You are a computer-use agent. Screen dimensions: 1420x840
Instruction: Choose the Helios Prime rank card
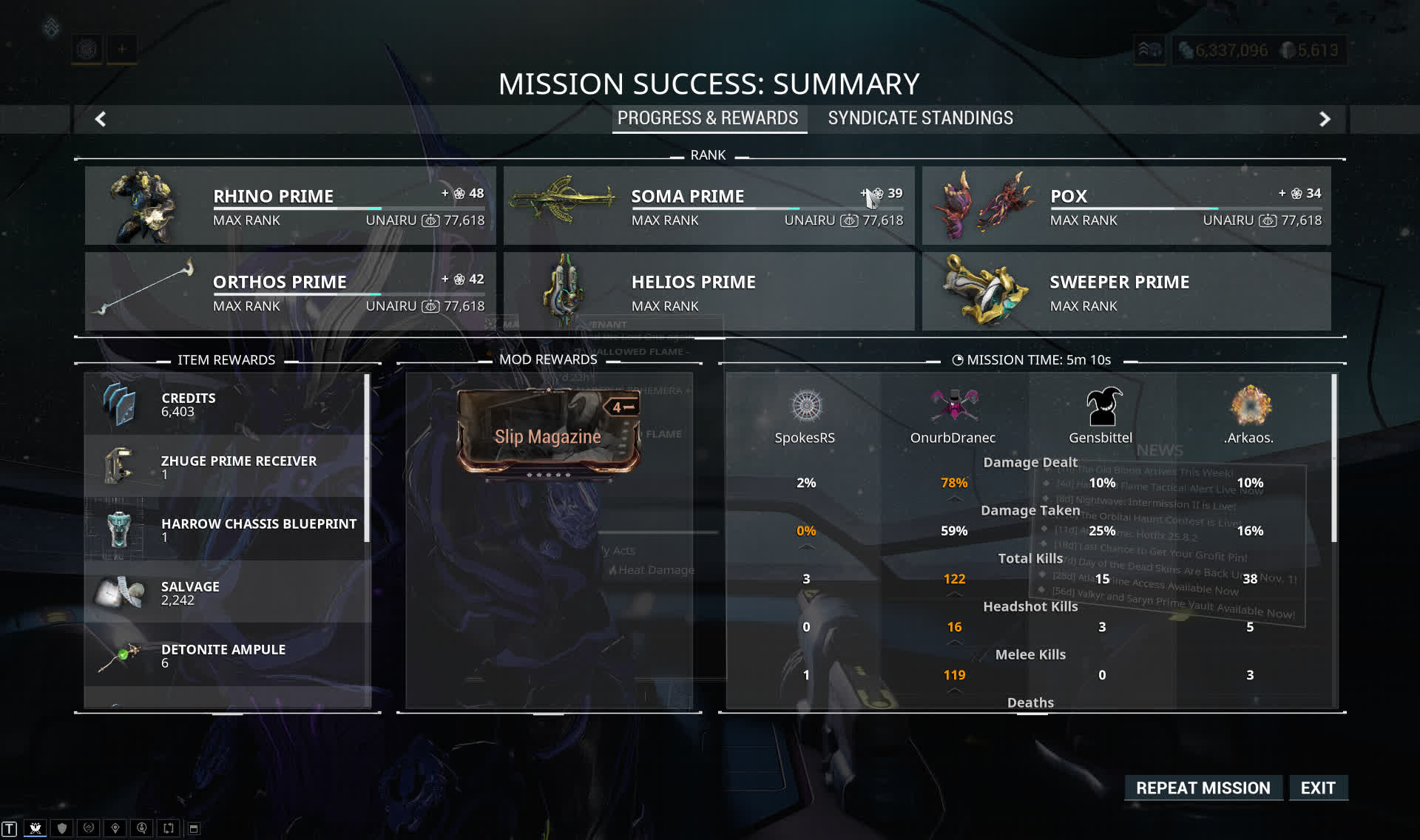709,291
